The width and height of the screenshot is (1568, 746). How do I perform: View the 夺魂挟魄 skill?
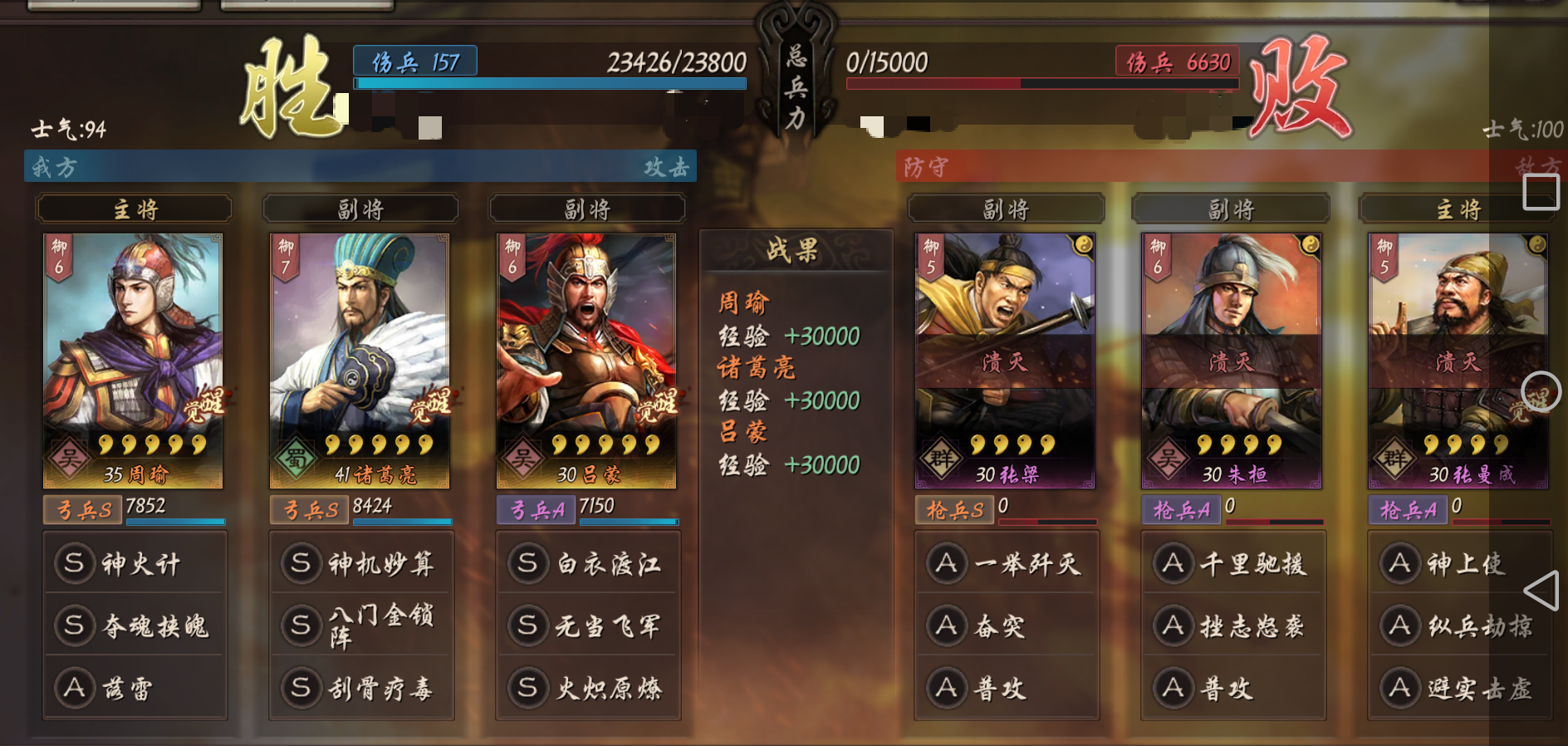click(135, 626)
